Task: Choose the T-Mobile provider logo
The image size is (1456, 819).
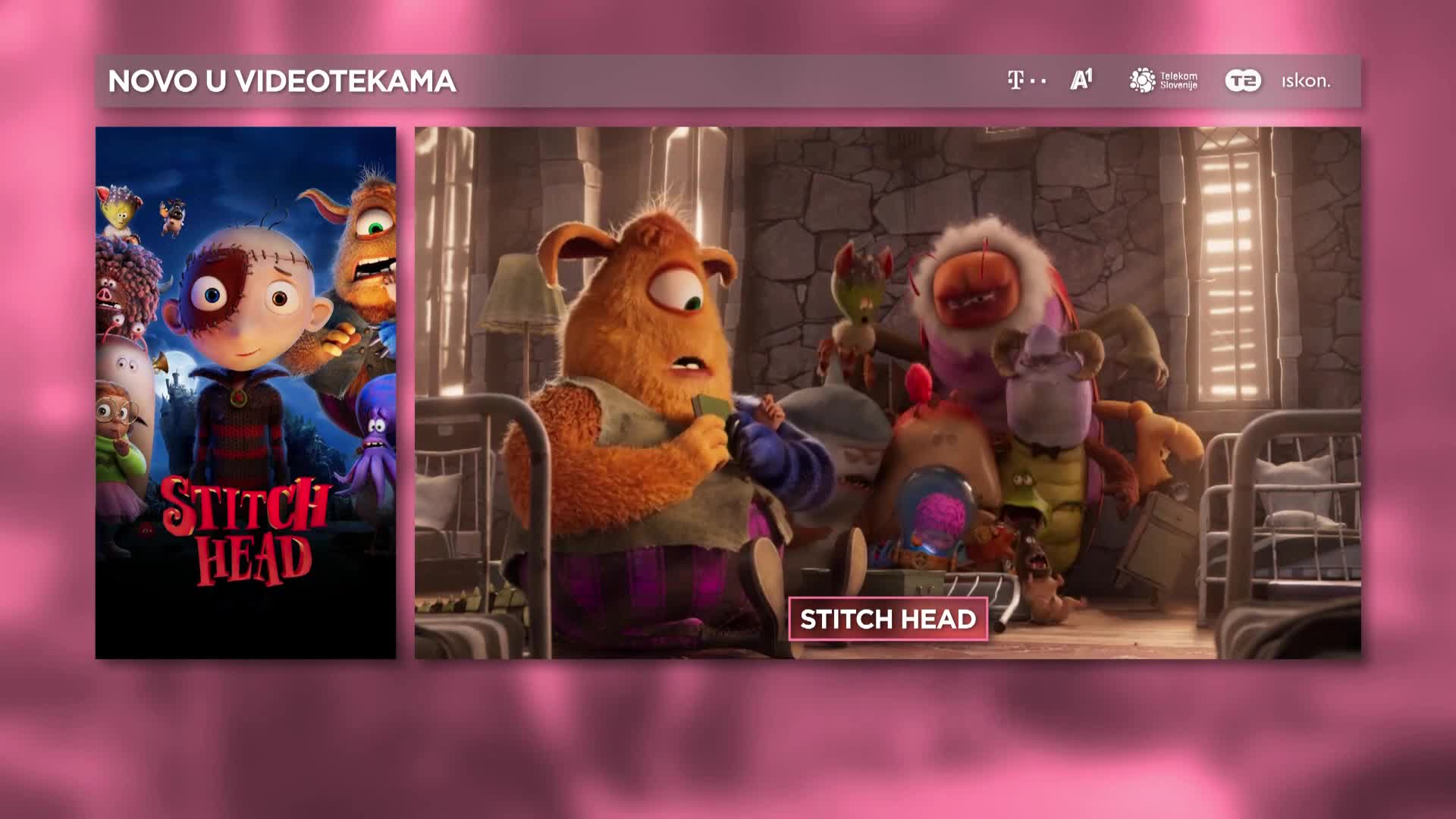Action: (1026, 80)
